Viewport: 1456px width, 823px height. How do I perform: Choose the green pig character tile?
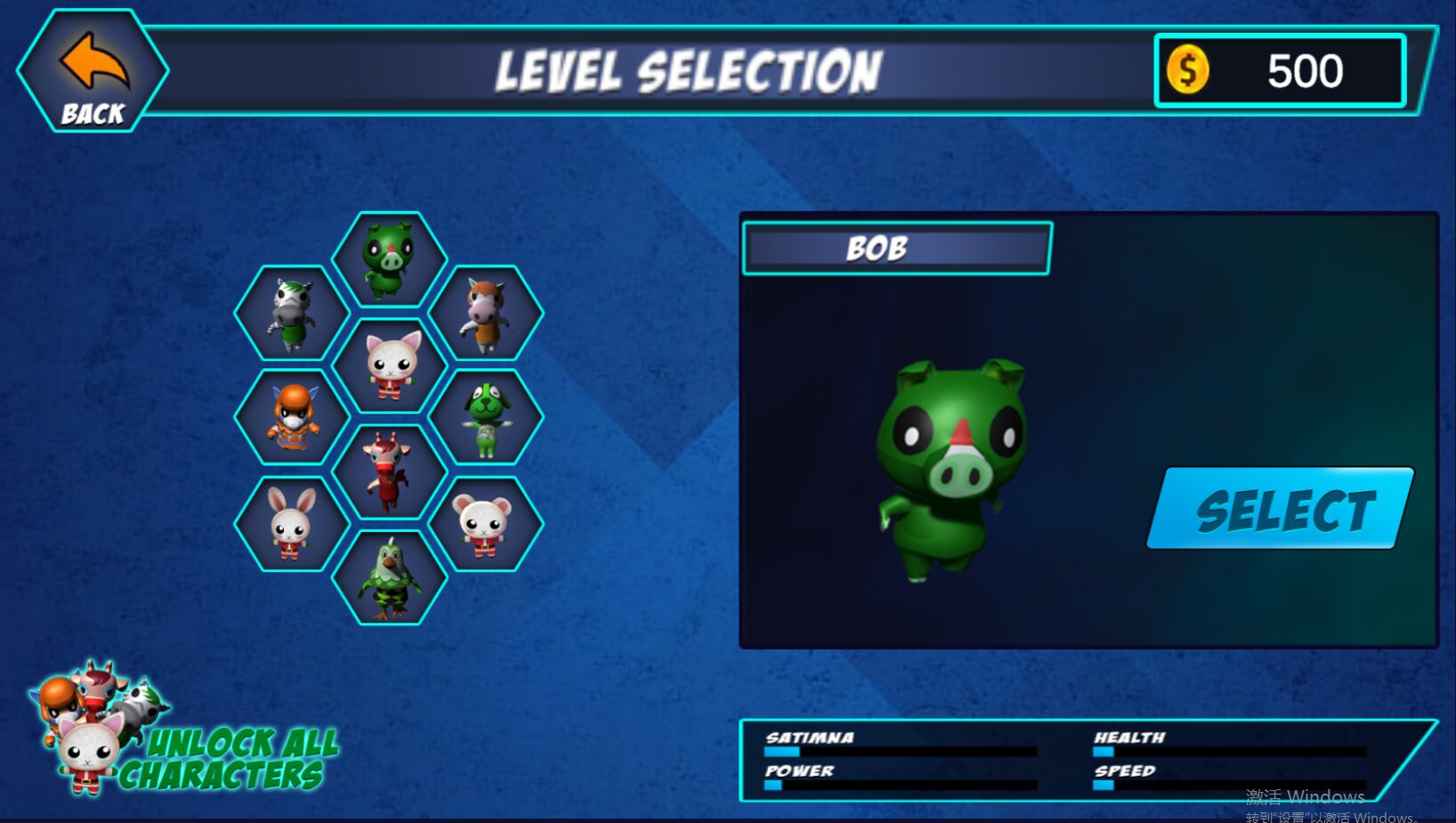pos(389,260)
